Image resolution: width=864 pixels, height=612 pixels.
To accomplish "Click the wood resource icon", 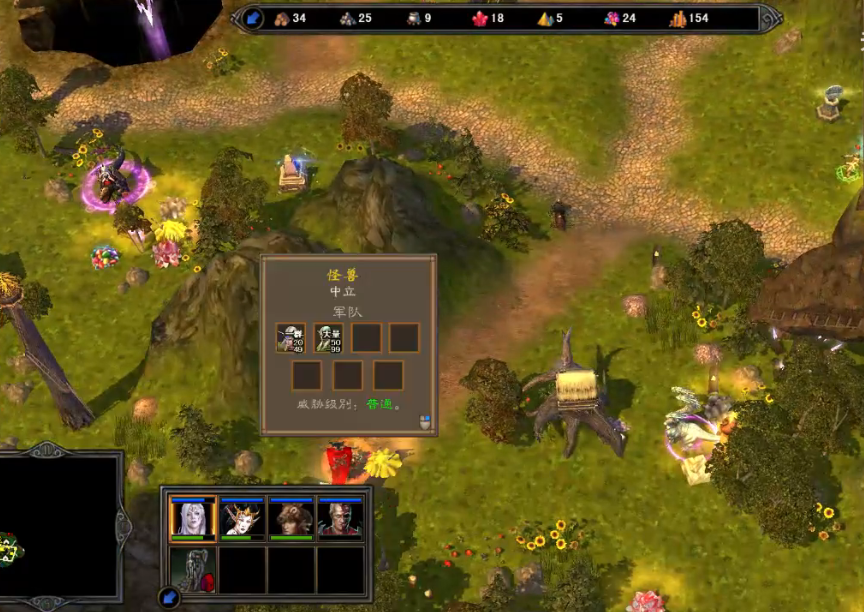I will click(282, 18).
